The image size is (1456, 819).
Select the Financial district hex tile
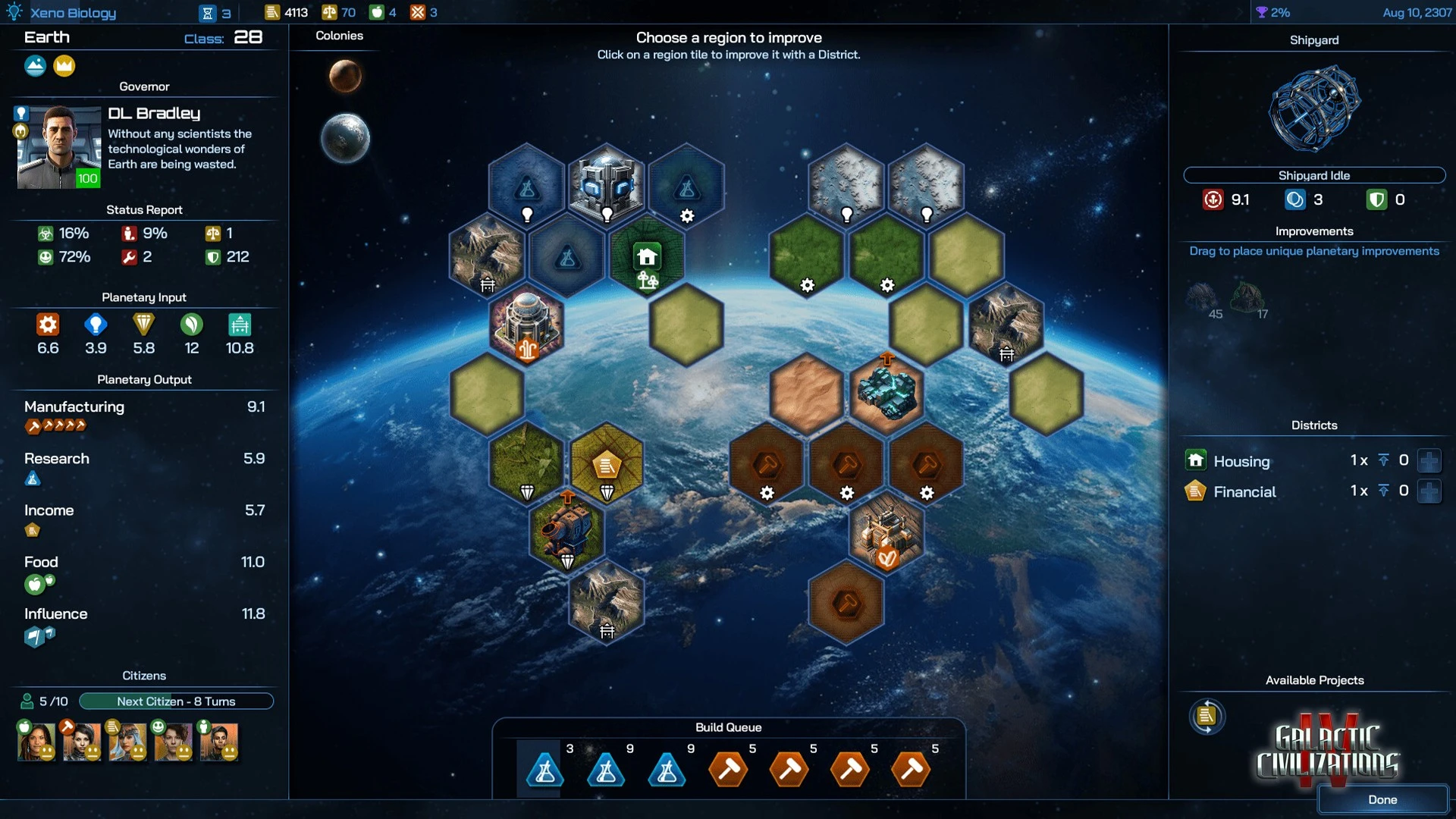tap(607, 464)
